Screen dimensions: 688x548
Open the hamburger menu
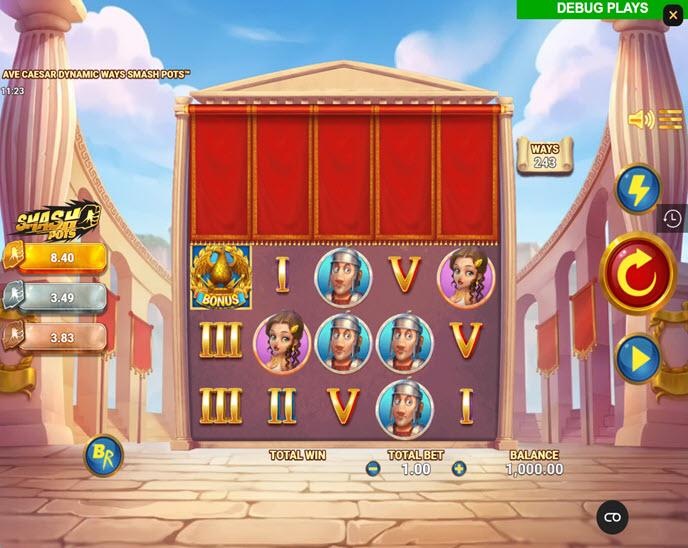[670, 121]
